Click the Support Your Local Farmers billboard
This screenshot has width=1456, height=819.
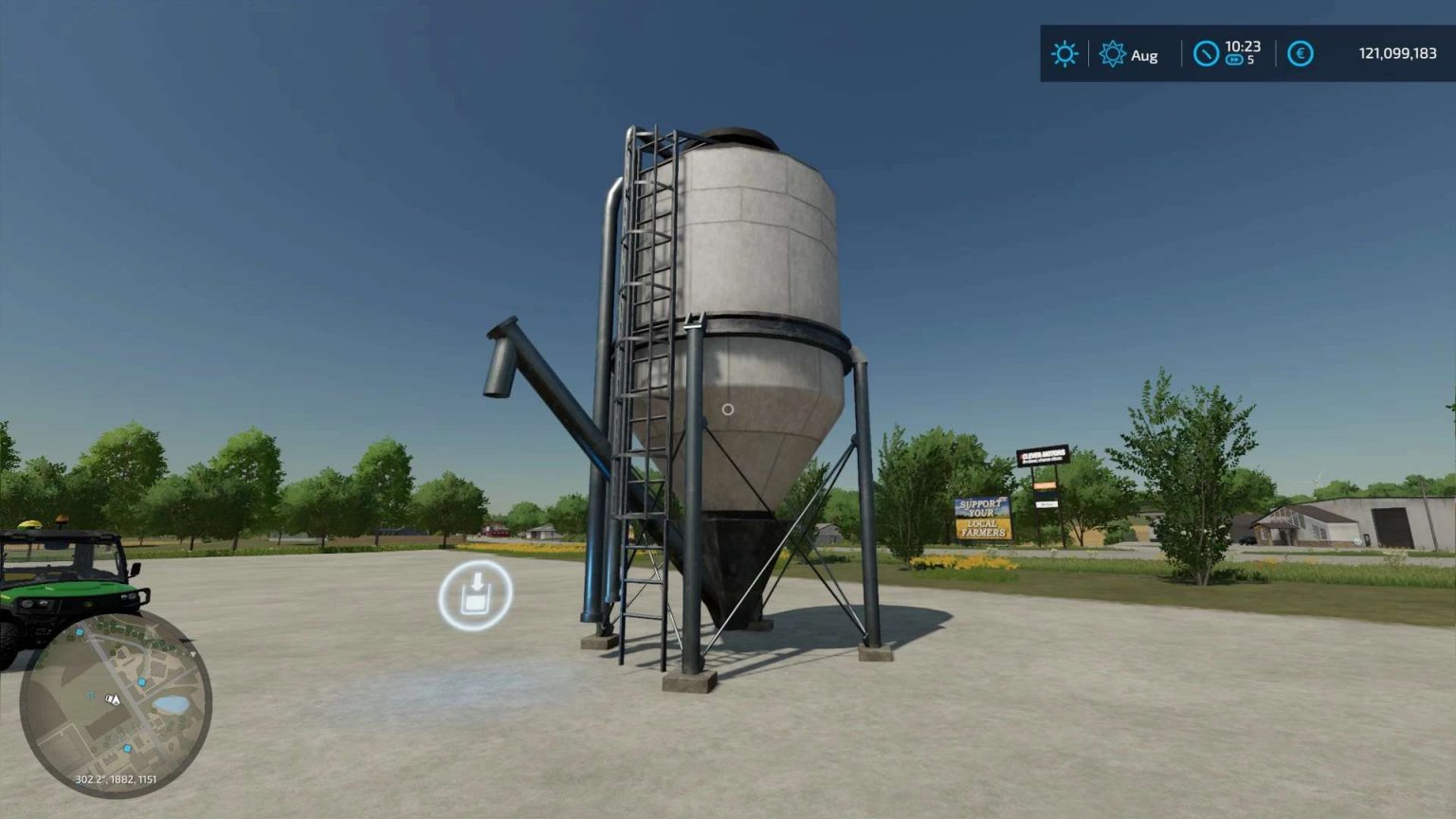click(981, 516)
